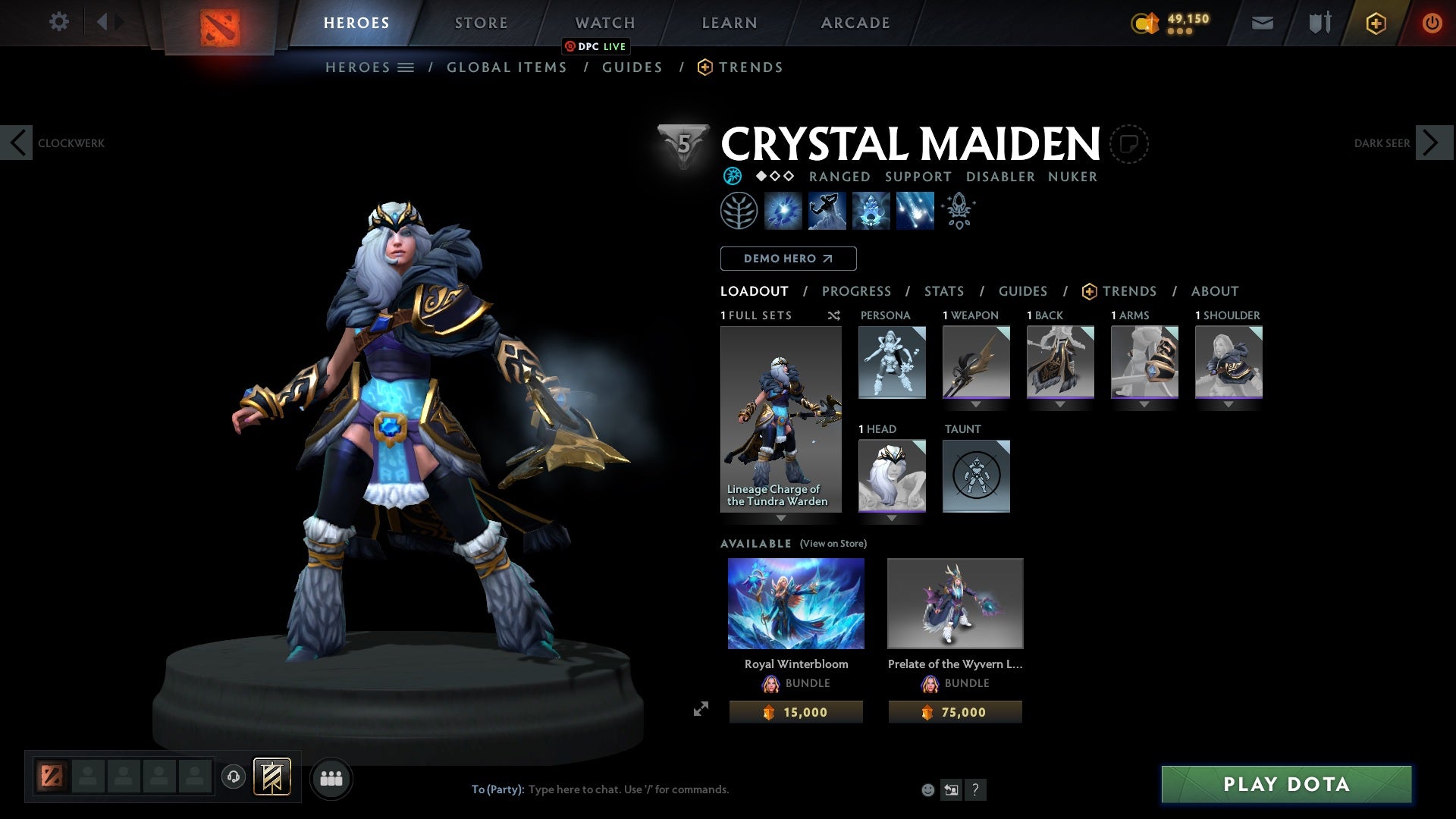This screenshot has width=1456, height=819.
Task: Open the settings gear in the top-left
Action: pos(59,22)
